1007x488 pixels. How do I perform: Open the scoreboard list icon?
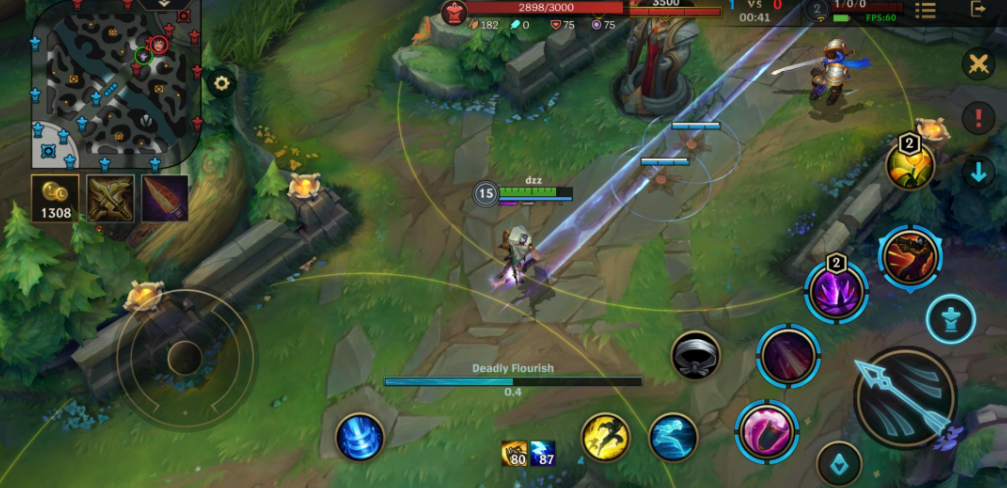pyautogui.click(x=925, y=10)
